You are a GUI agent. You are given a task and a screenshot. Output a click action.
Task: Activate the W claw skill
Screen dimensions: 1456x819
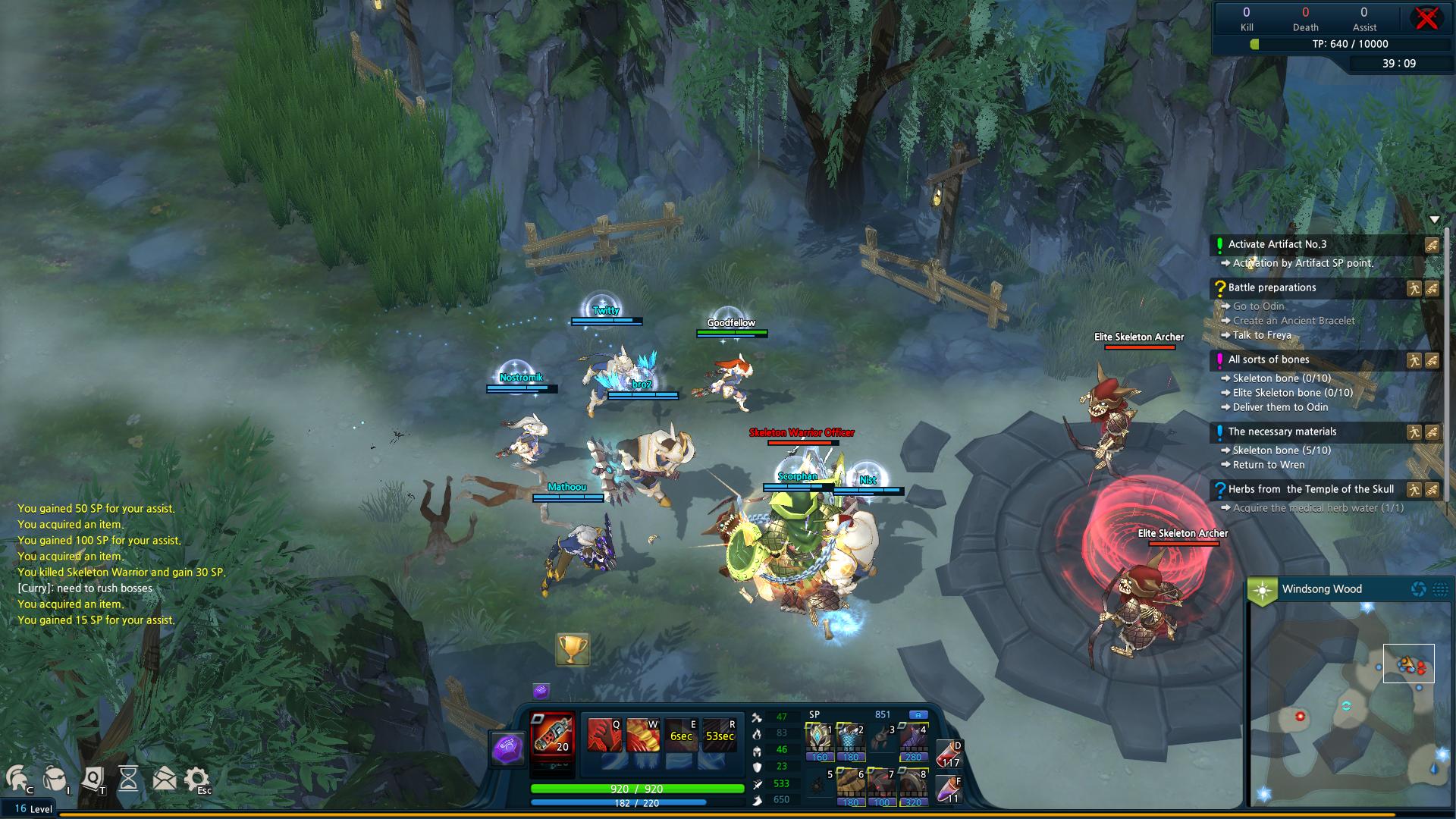pyautogui.click(x=642, y=735)
